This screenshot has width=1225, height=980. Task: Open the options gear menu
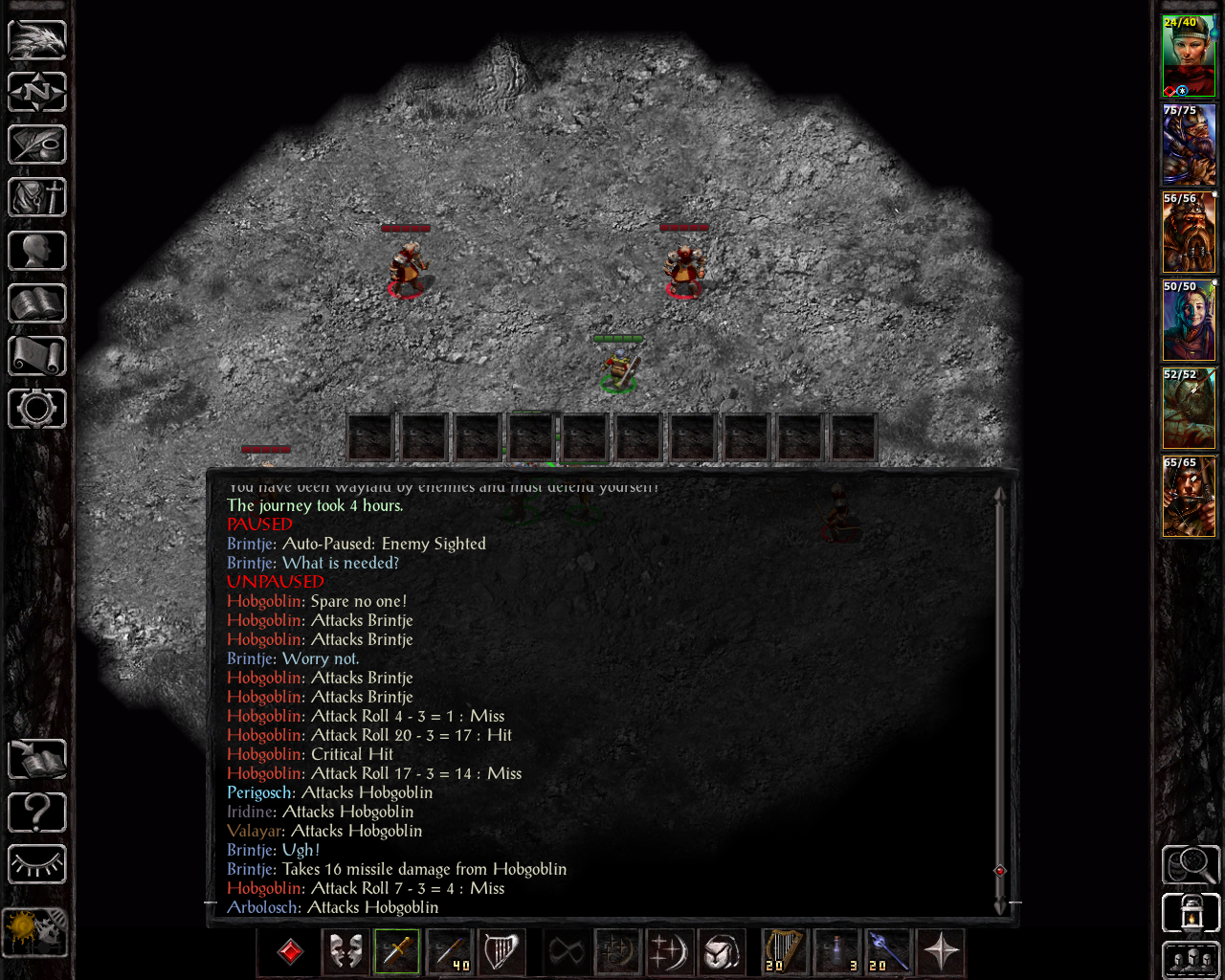[37, 409]
